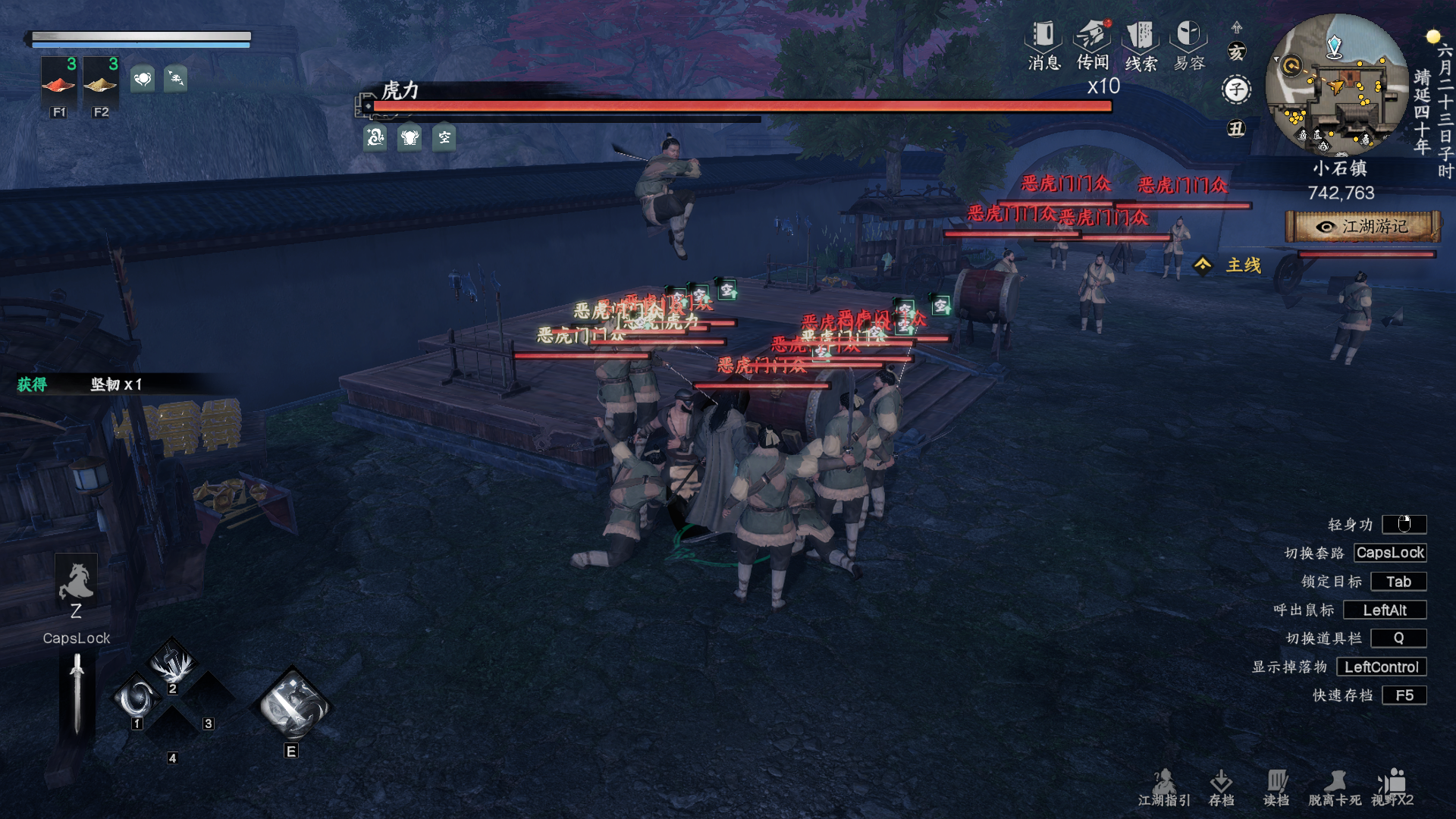Click the horse mount icon
This screenshot has height=819, width=1456.
[x=76, y=582]
